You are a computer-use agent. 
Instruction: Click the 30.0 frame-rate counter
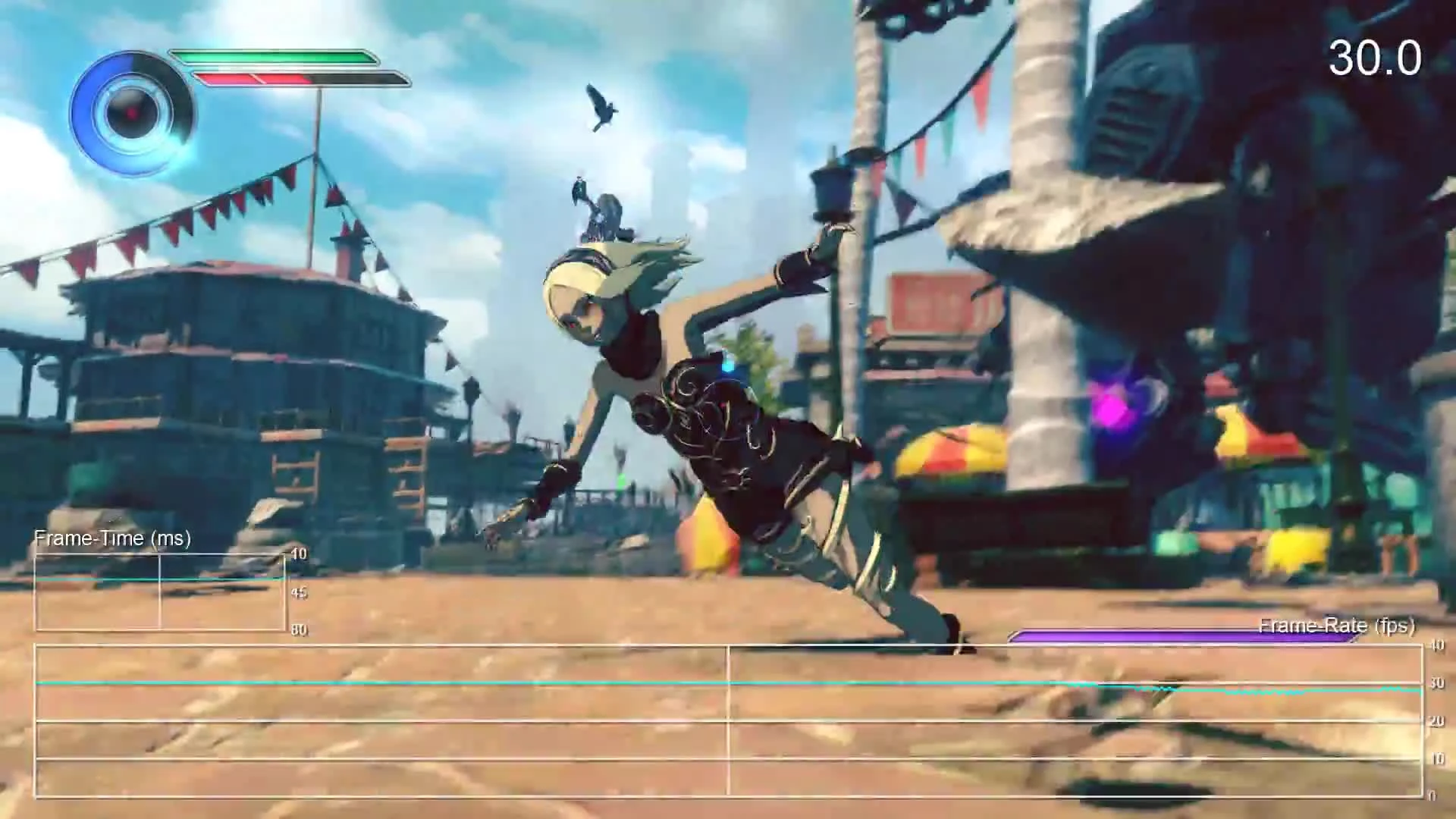1378,55
